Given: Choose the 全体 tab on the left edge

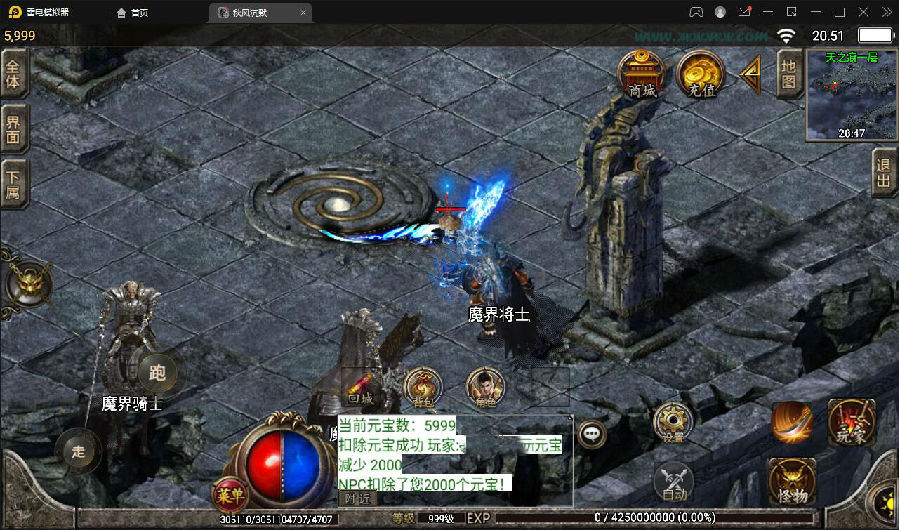Looking at the screenshot, I should [13, 74].
